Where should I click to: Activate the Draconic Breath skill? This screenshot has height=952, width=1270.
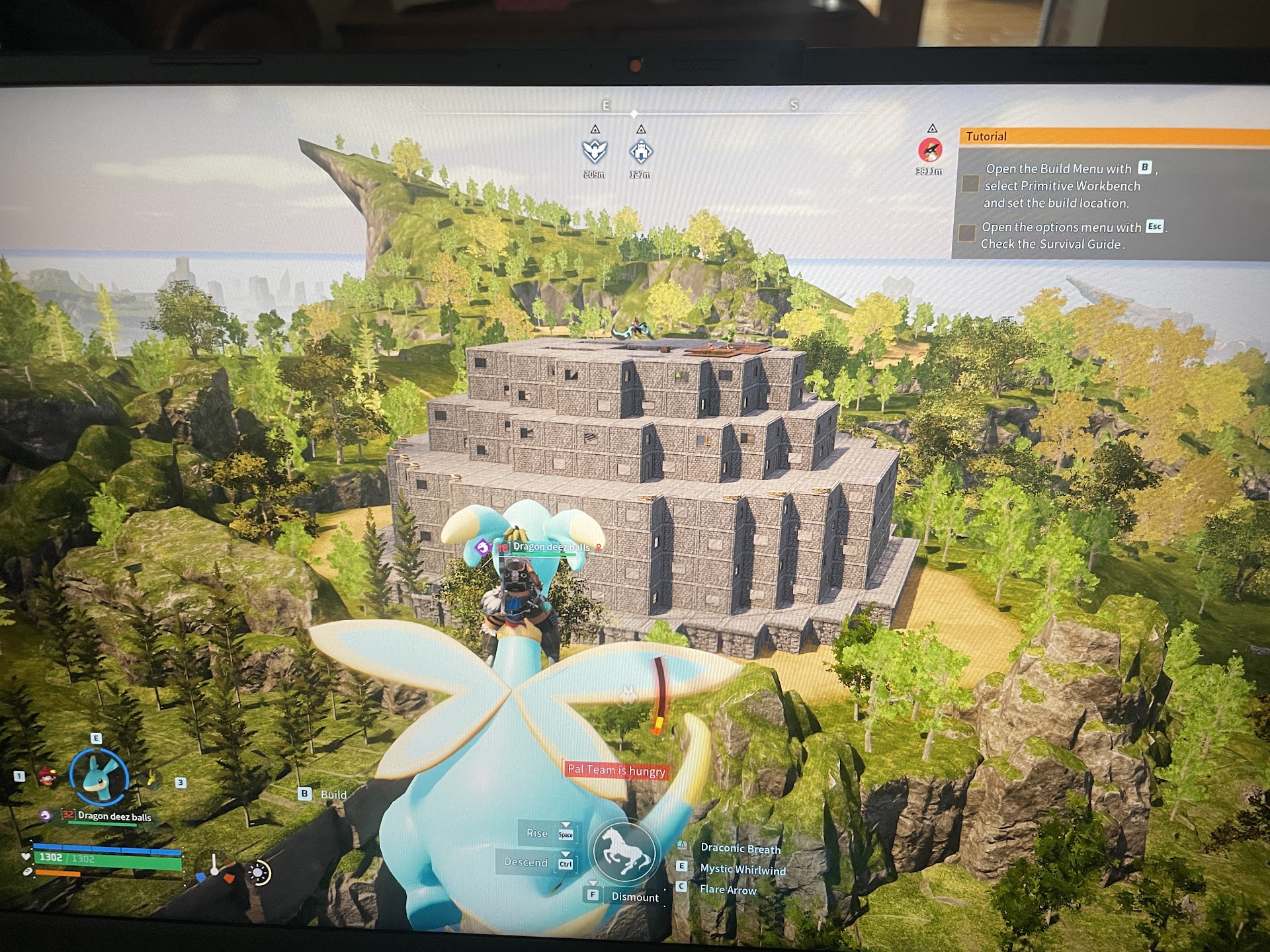click(x=740, y=848)
